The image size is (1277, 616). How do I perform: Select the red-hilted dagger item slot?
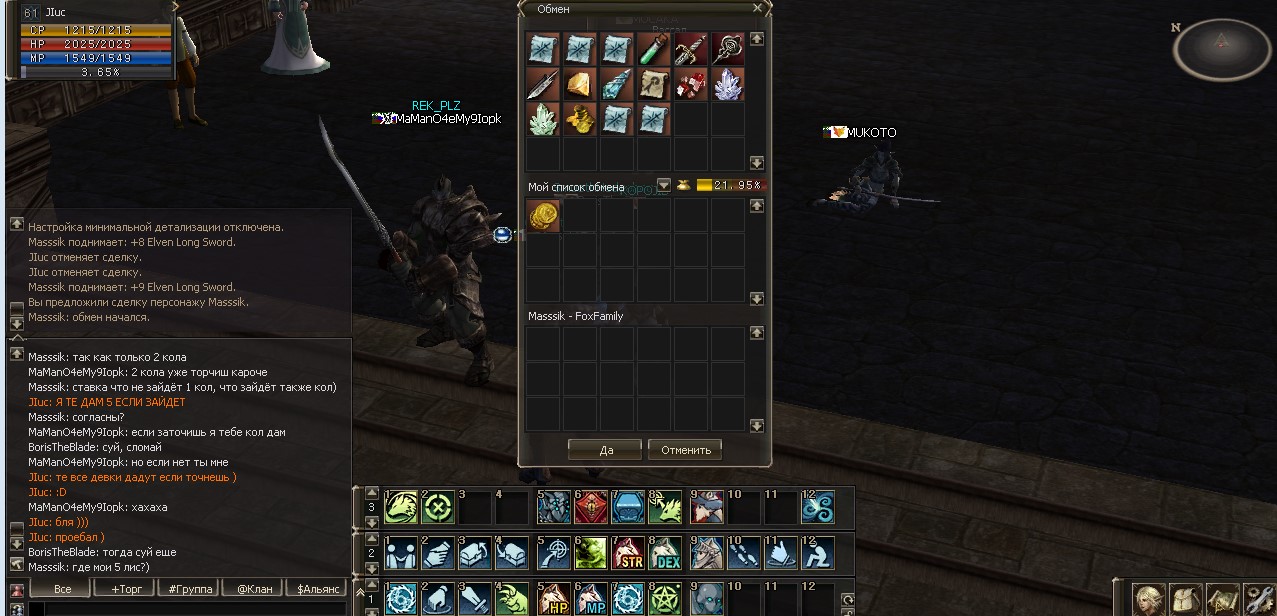[x=691, y=49]
